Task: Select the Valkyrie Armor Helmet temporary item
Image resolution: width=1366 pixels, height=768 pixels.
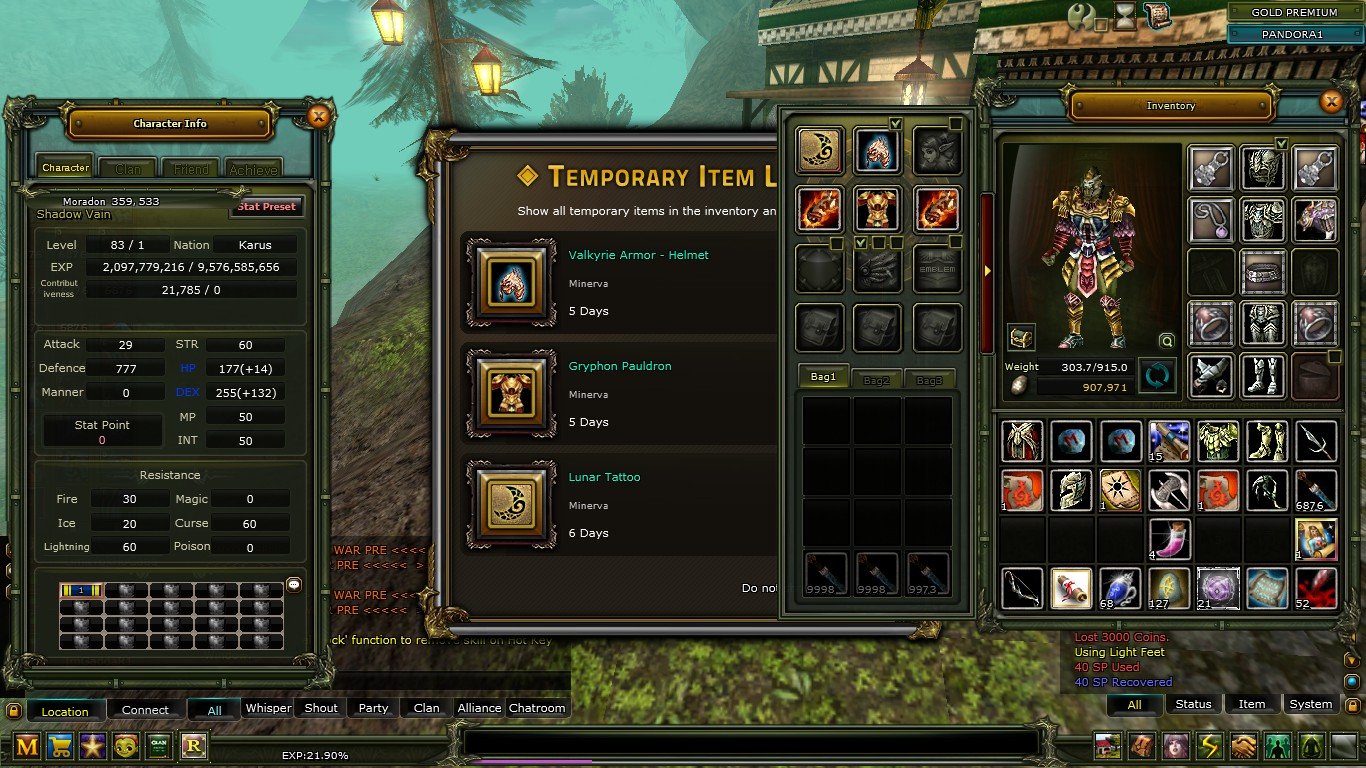Action: (x=514, y=283)
